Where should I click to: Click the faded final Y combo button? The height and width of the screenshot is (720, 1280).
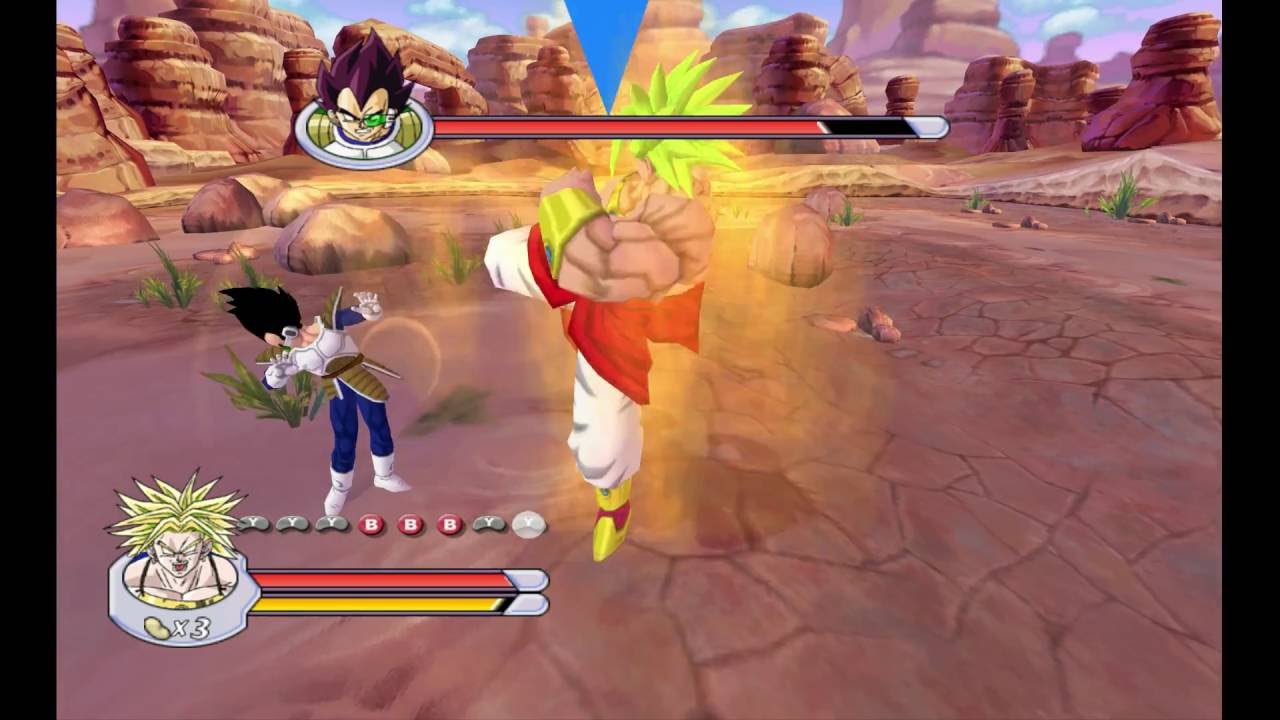pos(527,524)
